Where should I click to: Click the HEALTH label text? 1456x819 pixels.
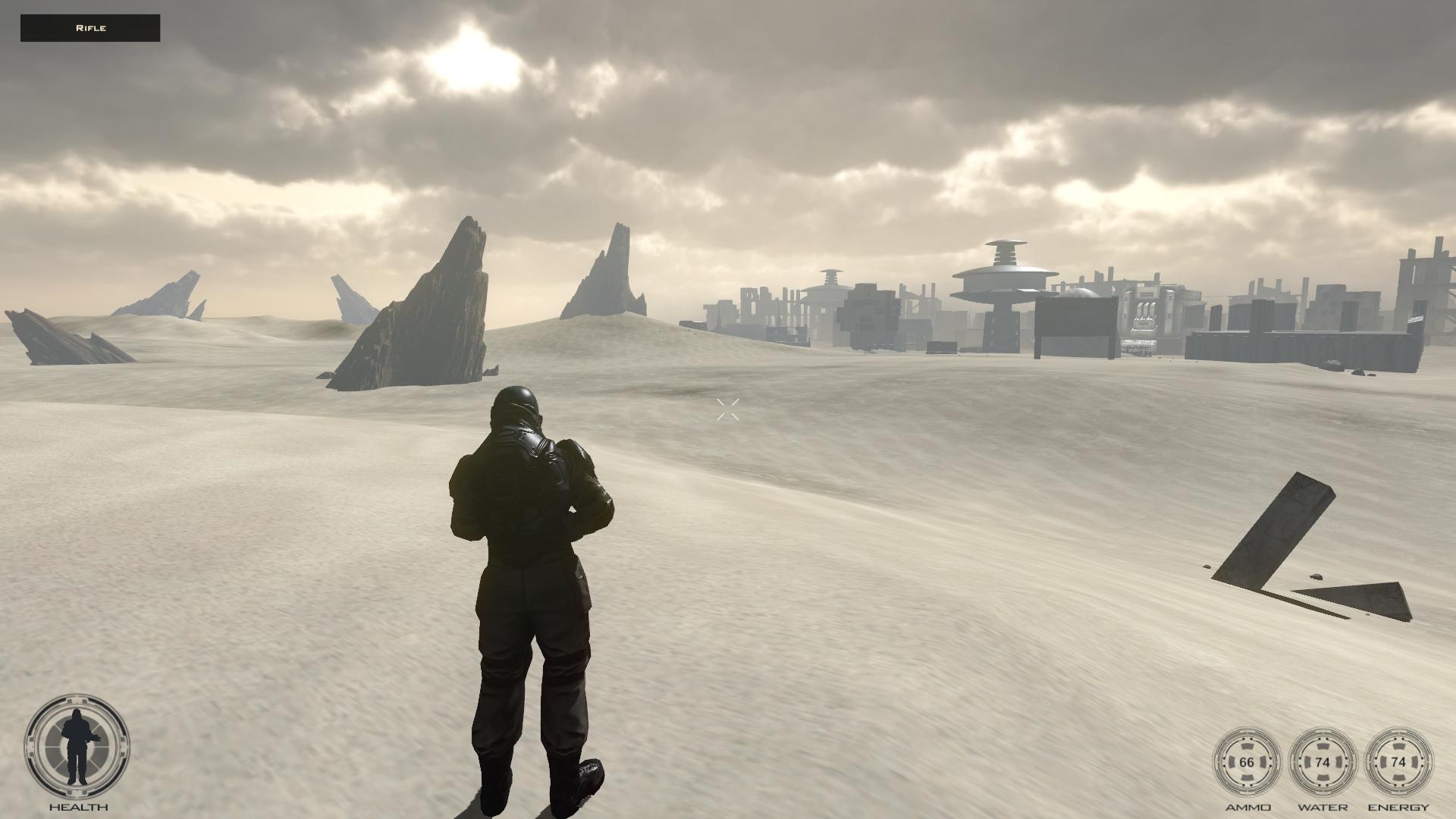coord(77,806)
